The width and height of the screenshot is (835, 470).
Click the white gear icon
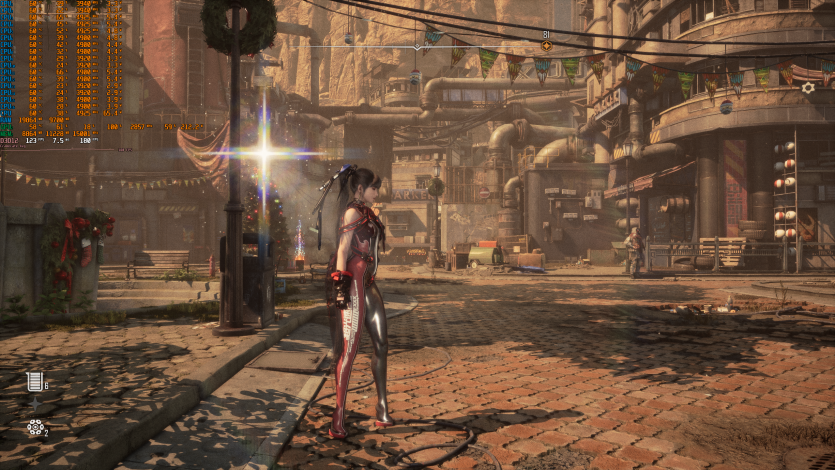click(x=808, y=88)
